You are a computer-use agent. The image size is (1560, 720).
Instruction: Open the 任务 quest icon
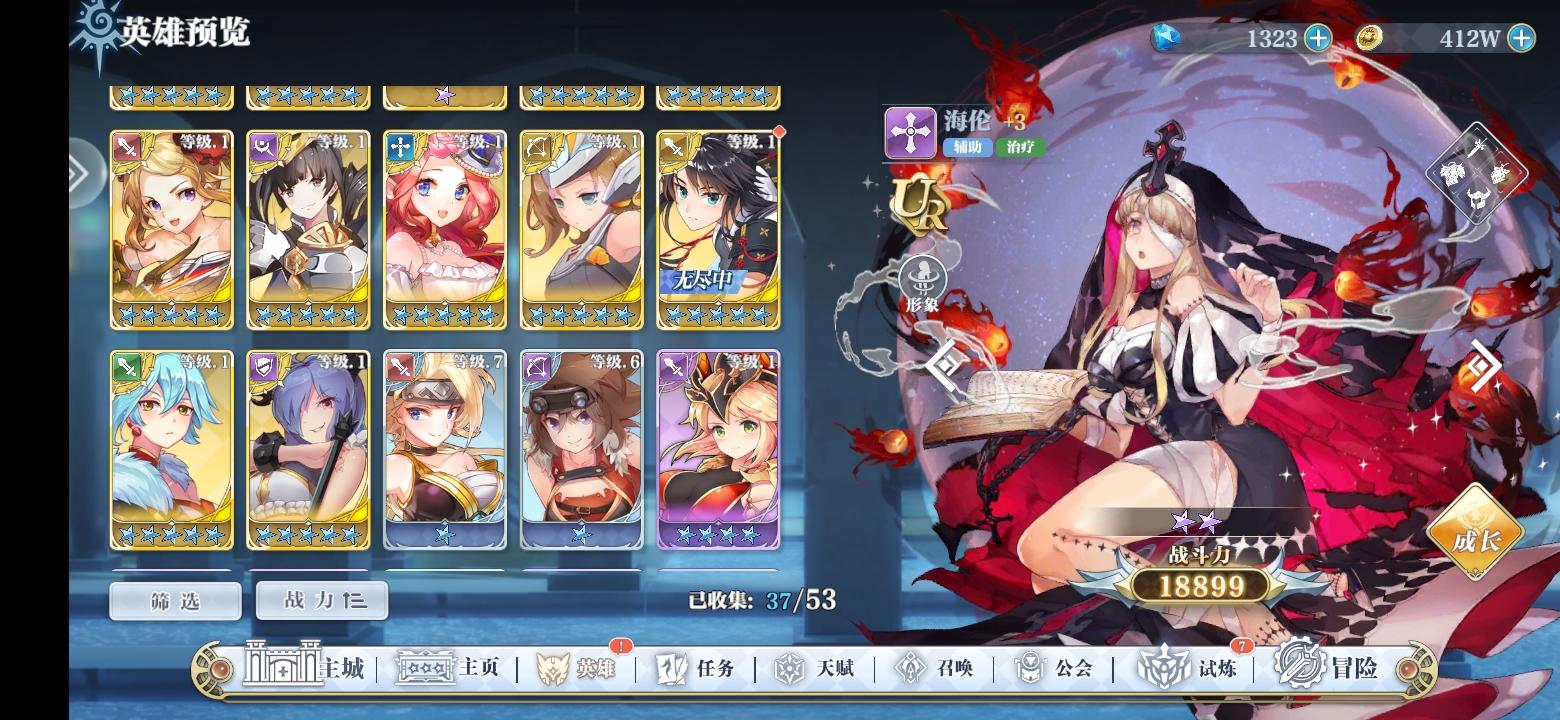(671, 667)
